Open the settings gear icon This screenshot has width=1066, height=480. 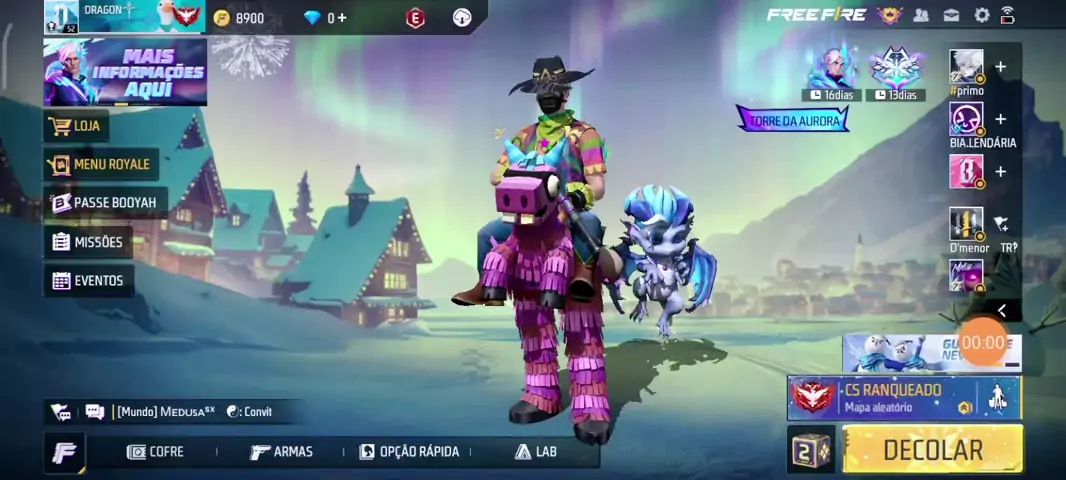982,15
